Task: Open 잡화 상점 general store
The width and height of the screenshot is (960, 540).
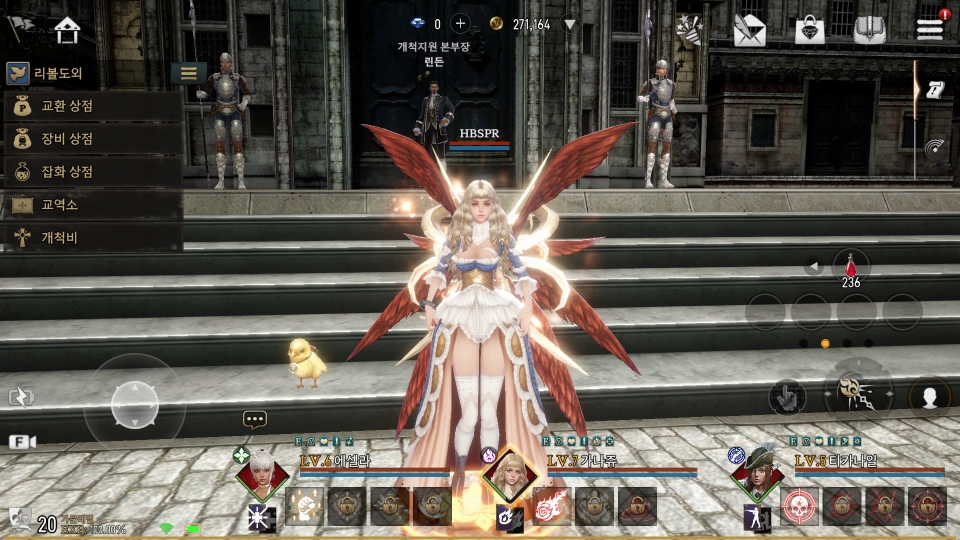Action: tap(92, 172)
